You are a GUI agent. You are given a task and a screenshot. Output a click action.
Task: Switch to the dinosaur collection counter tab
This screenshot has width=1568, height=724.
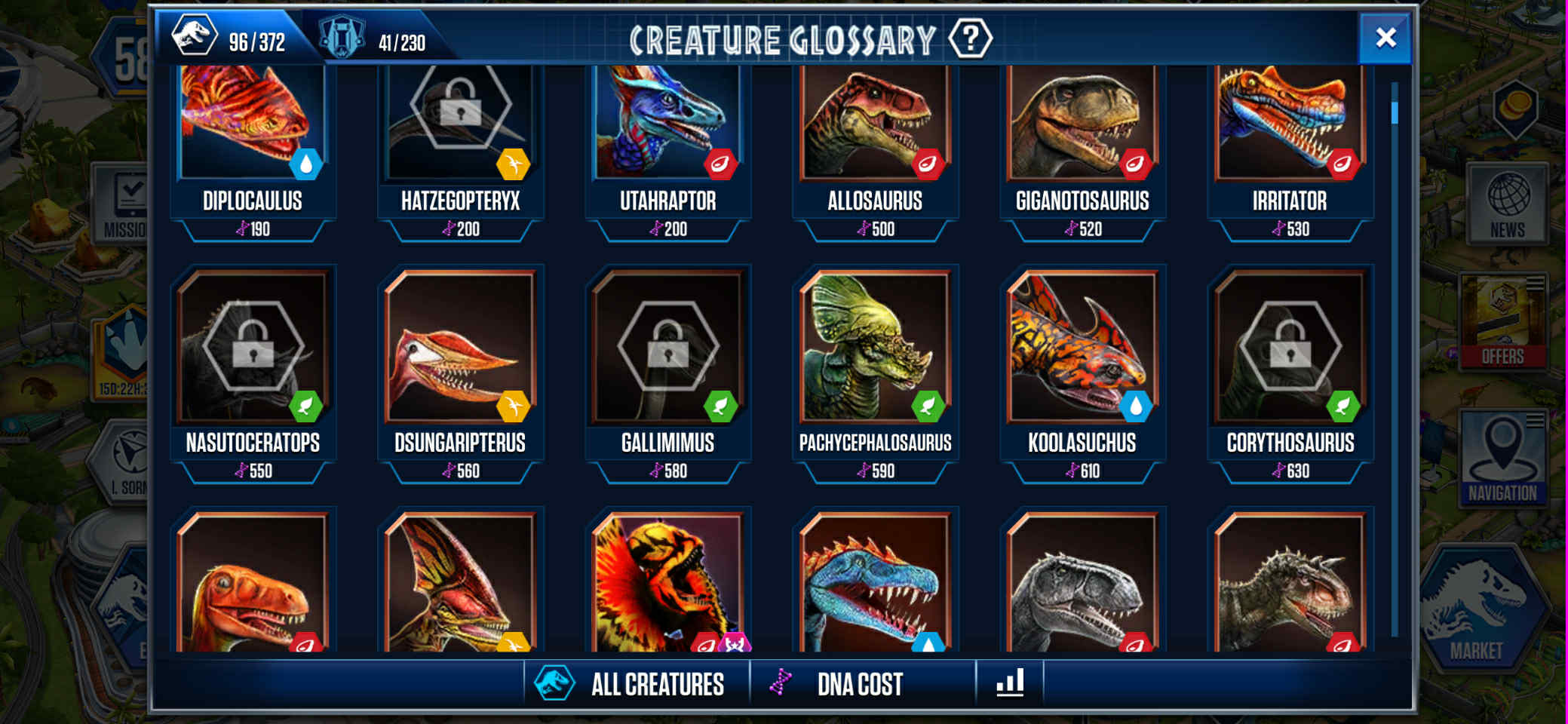tap(230, 38)
